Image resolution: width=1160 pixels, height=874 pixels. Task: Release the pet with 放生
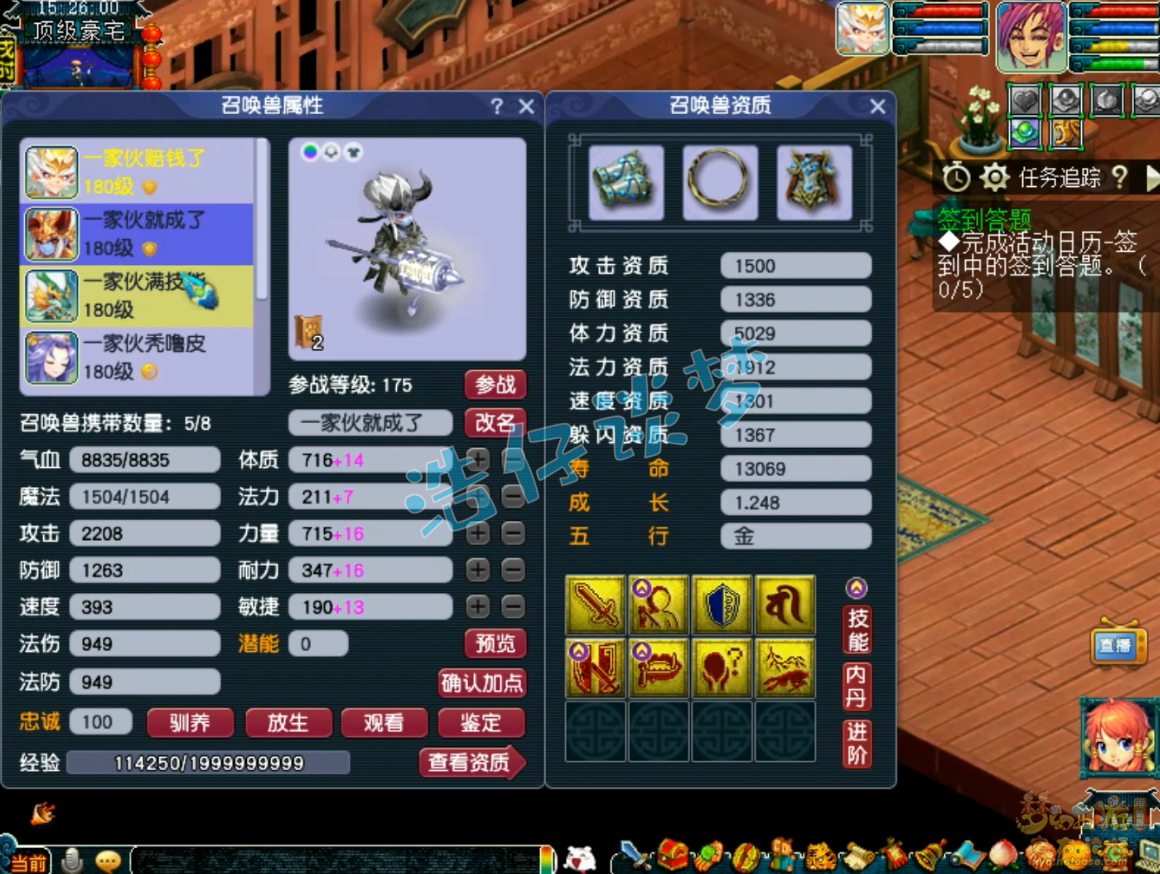point(287,722)
